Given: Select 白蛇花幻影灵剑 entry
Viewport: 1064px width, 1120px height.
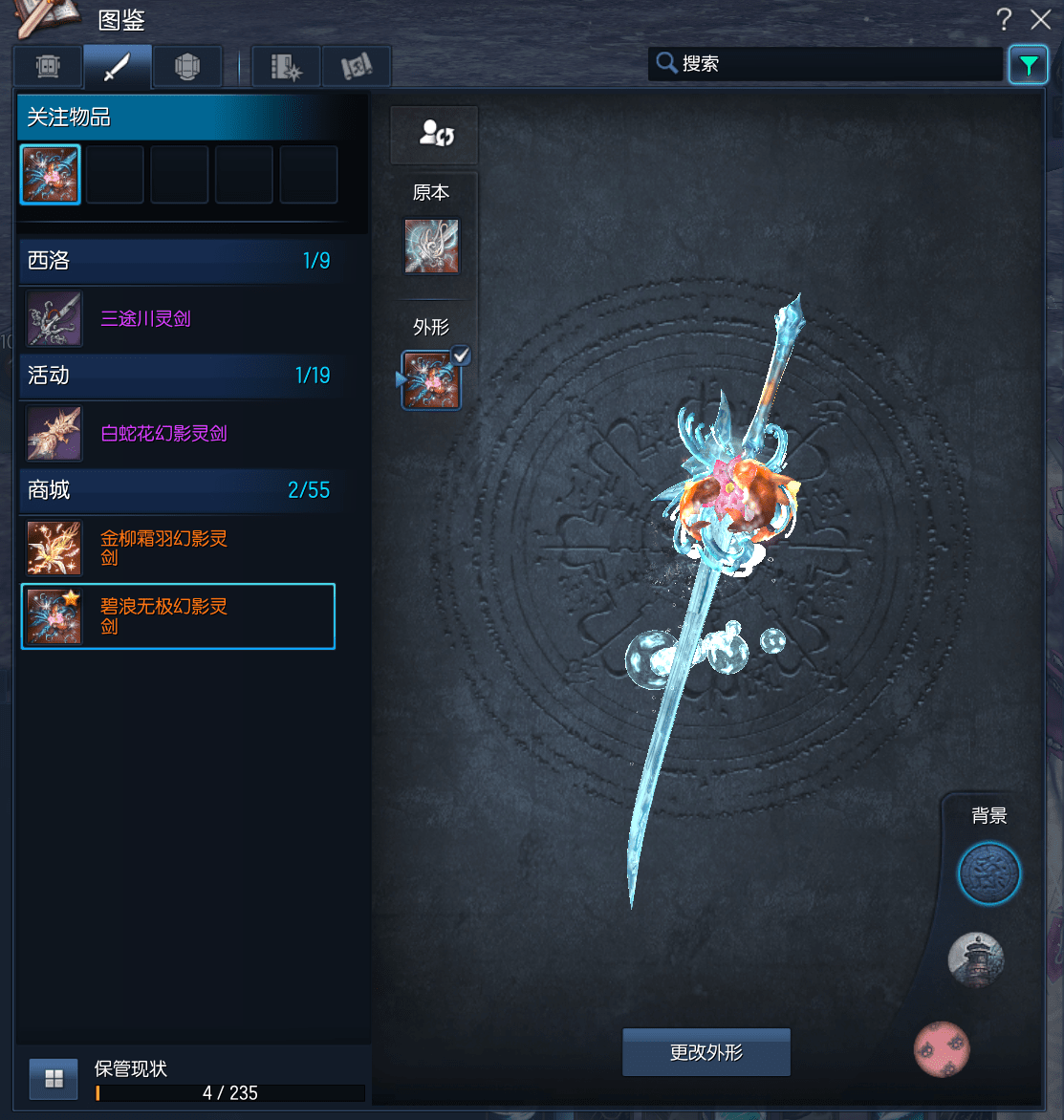Looking at the screenshot, I should 163,434.
